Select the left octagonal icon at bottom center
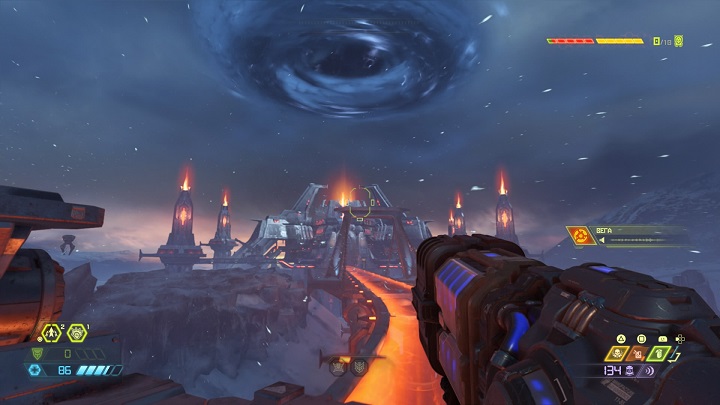 click(x=339, y=367)
